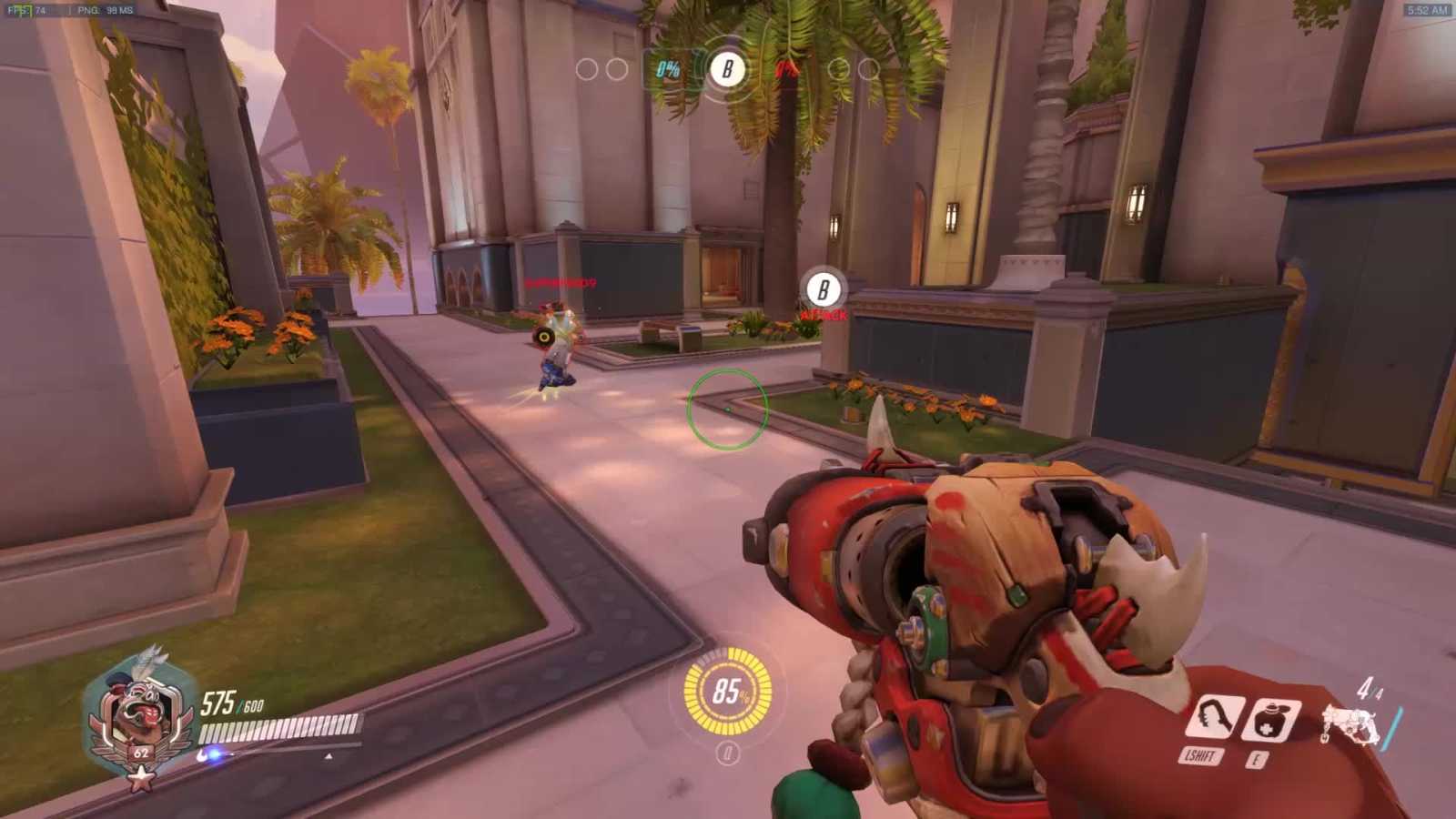Click the 575/600 health bar
The width and height of the screenshot is (1456, 819).
278,728
